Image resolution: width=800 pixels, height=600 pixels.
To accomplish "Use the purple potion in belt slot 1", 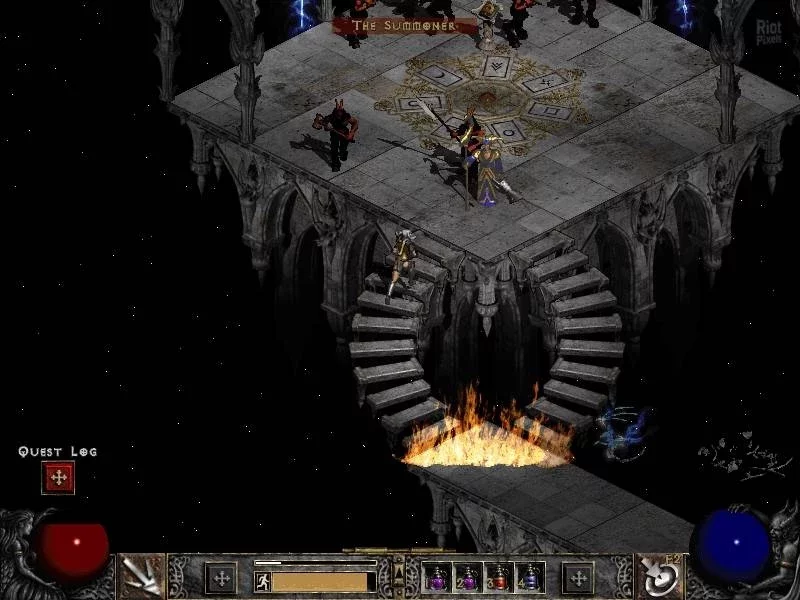I will point(438,577).
